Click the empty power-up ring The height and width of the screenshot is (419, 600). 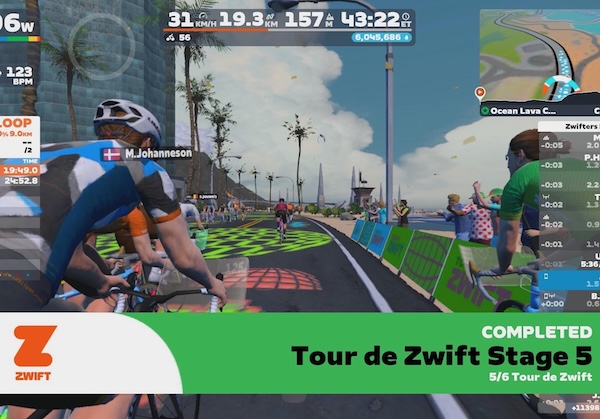click(116, 38)
